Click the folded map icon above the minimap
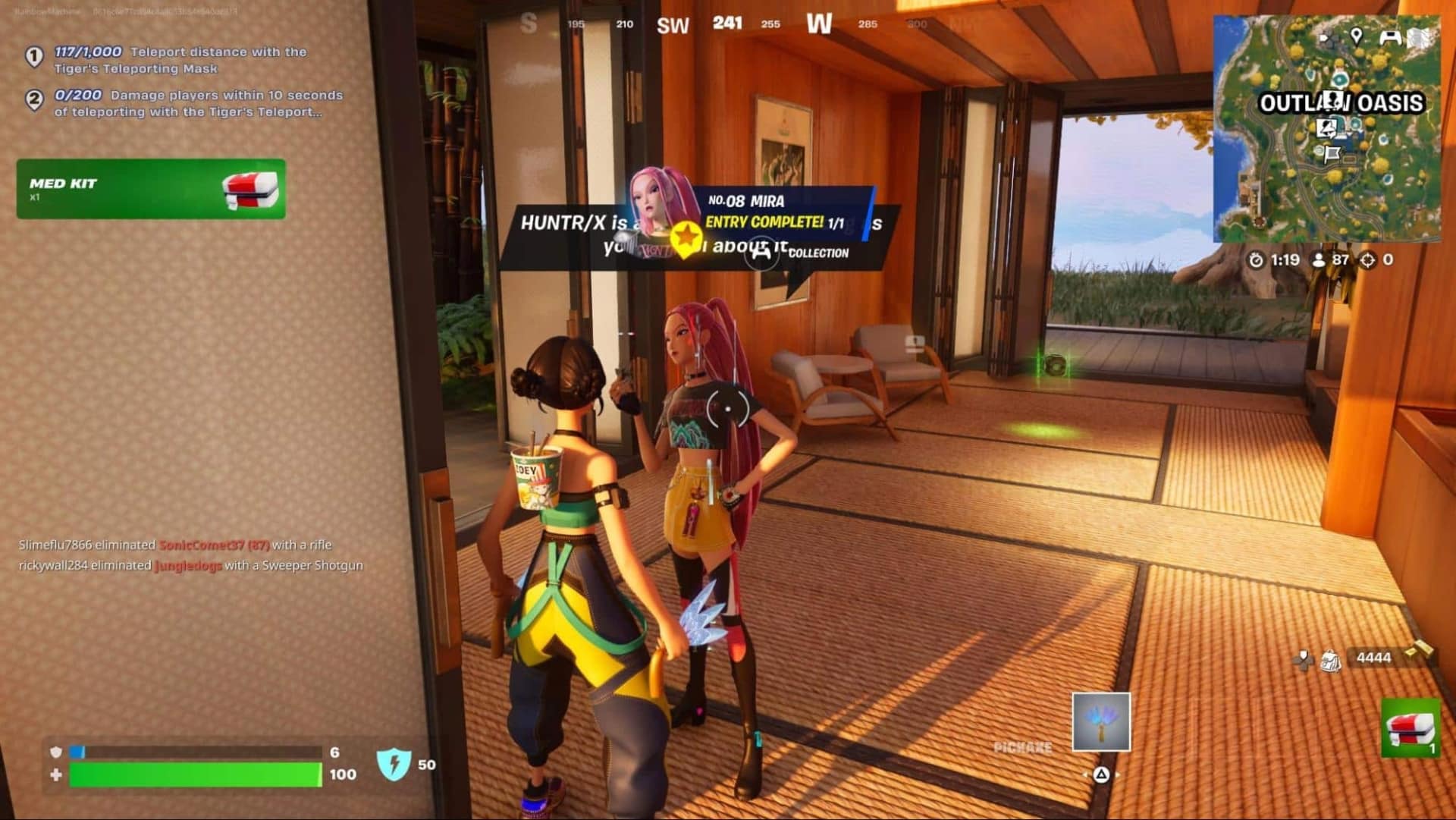 (x=1419, y=37)
